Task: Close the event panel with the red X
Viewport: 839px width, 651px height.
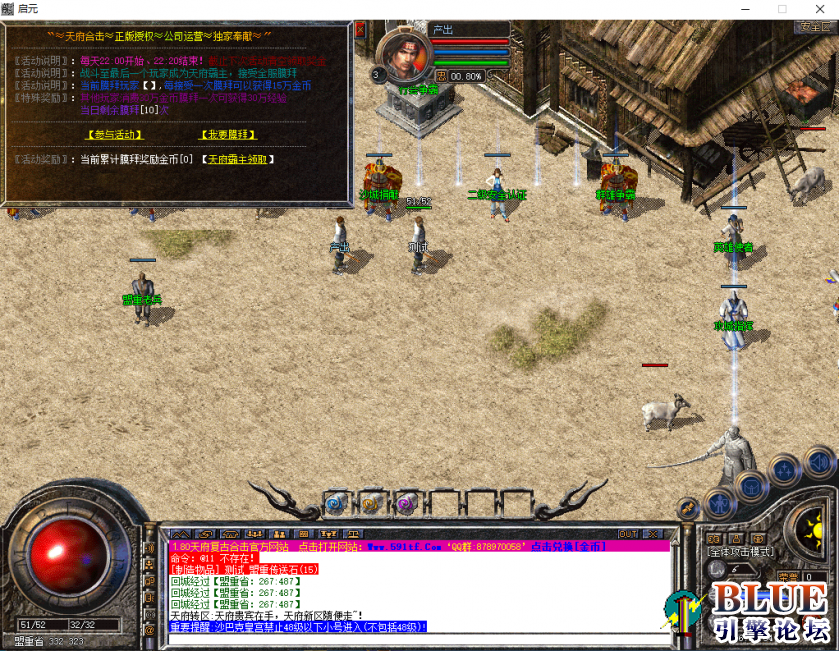Action: pos(360,29)
